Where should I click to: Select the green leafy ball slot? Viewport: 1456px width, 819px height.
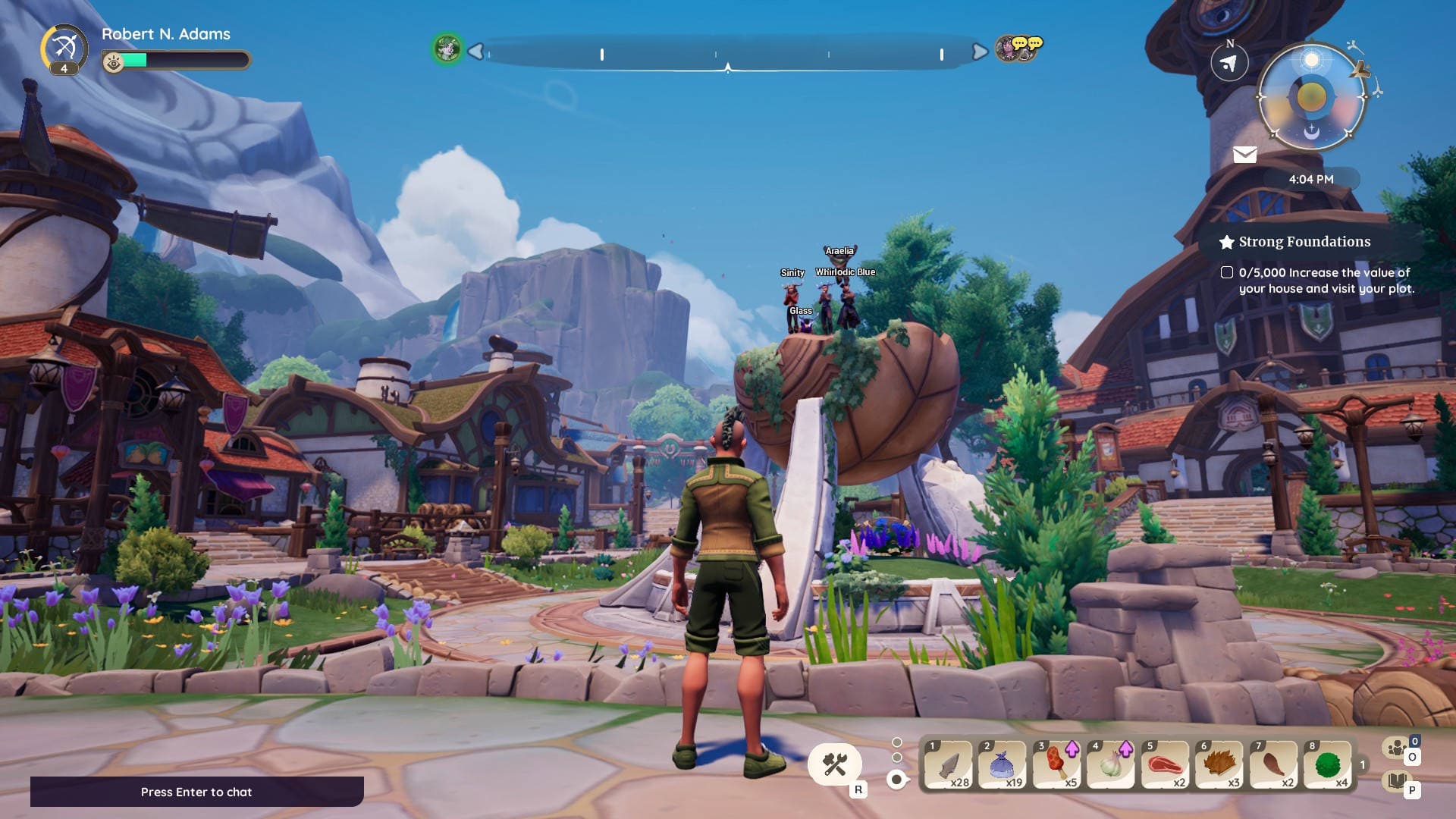pos(1328,766)
